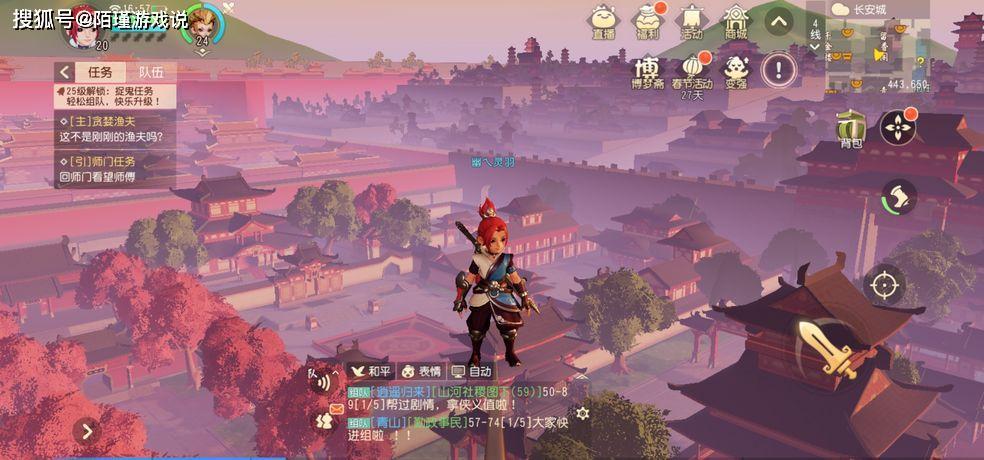Viewport: 984px width, 460px height.
Task: Tap the golden sword attack button
Action: click(826, 346)
